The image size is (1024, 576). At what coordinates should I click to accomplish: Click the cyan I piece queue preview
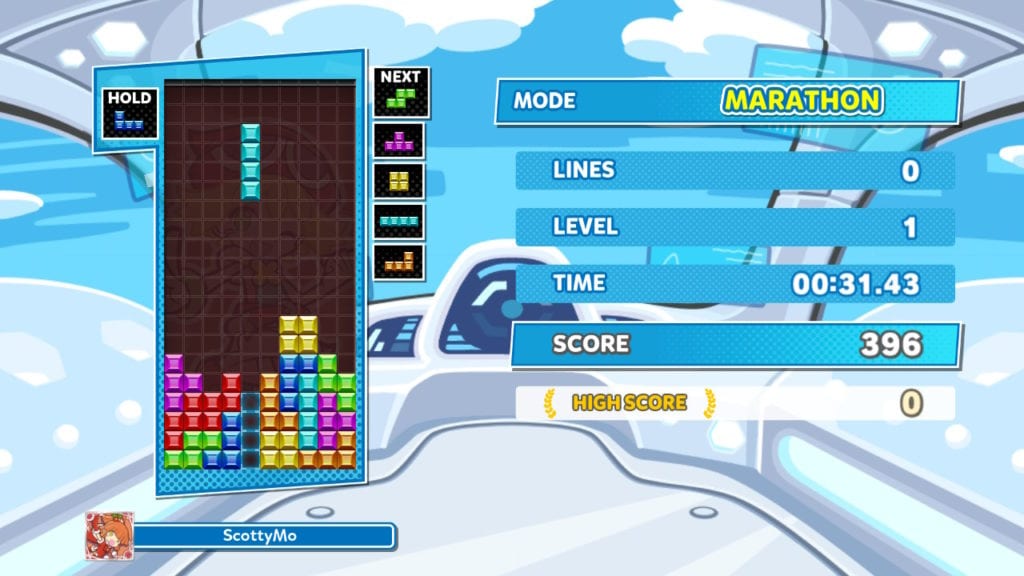pos(400,221)
